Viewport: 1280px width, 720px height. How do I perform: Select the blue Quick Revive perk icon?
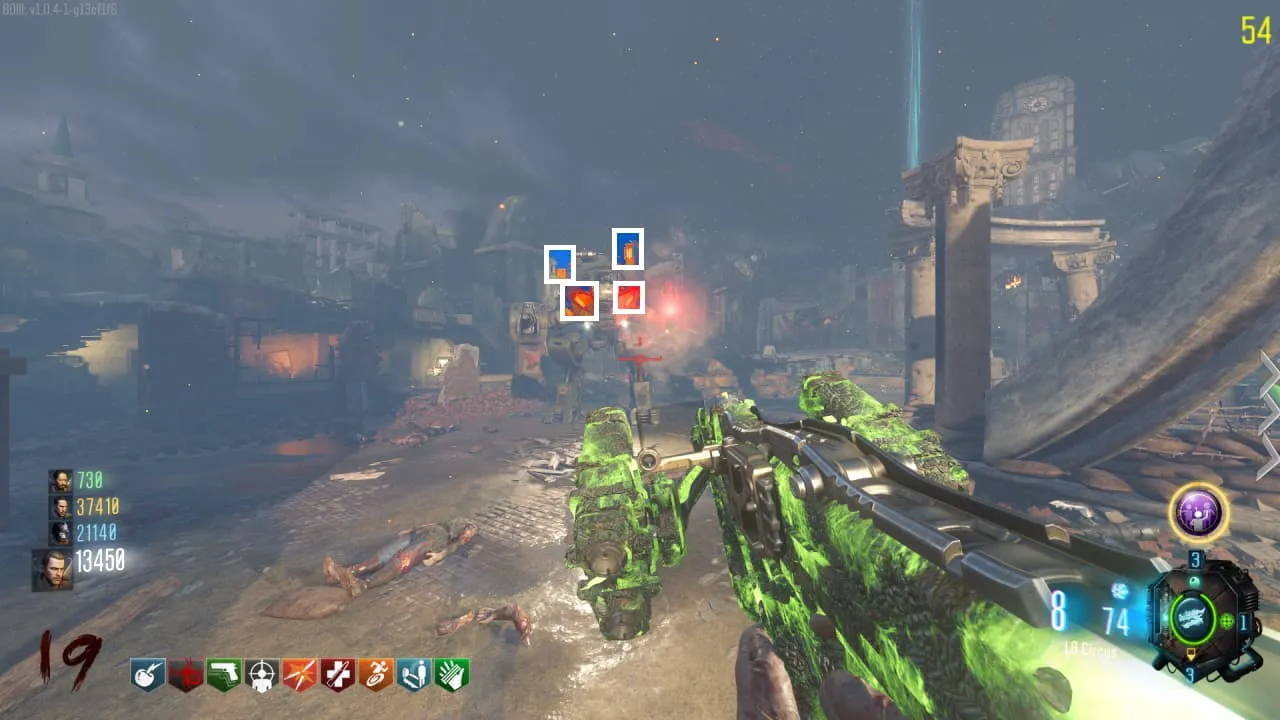[413, 675]
